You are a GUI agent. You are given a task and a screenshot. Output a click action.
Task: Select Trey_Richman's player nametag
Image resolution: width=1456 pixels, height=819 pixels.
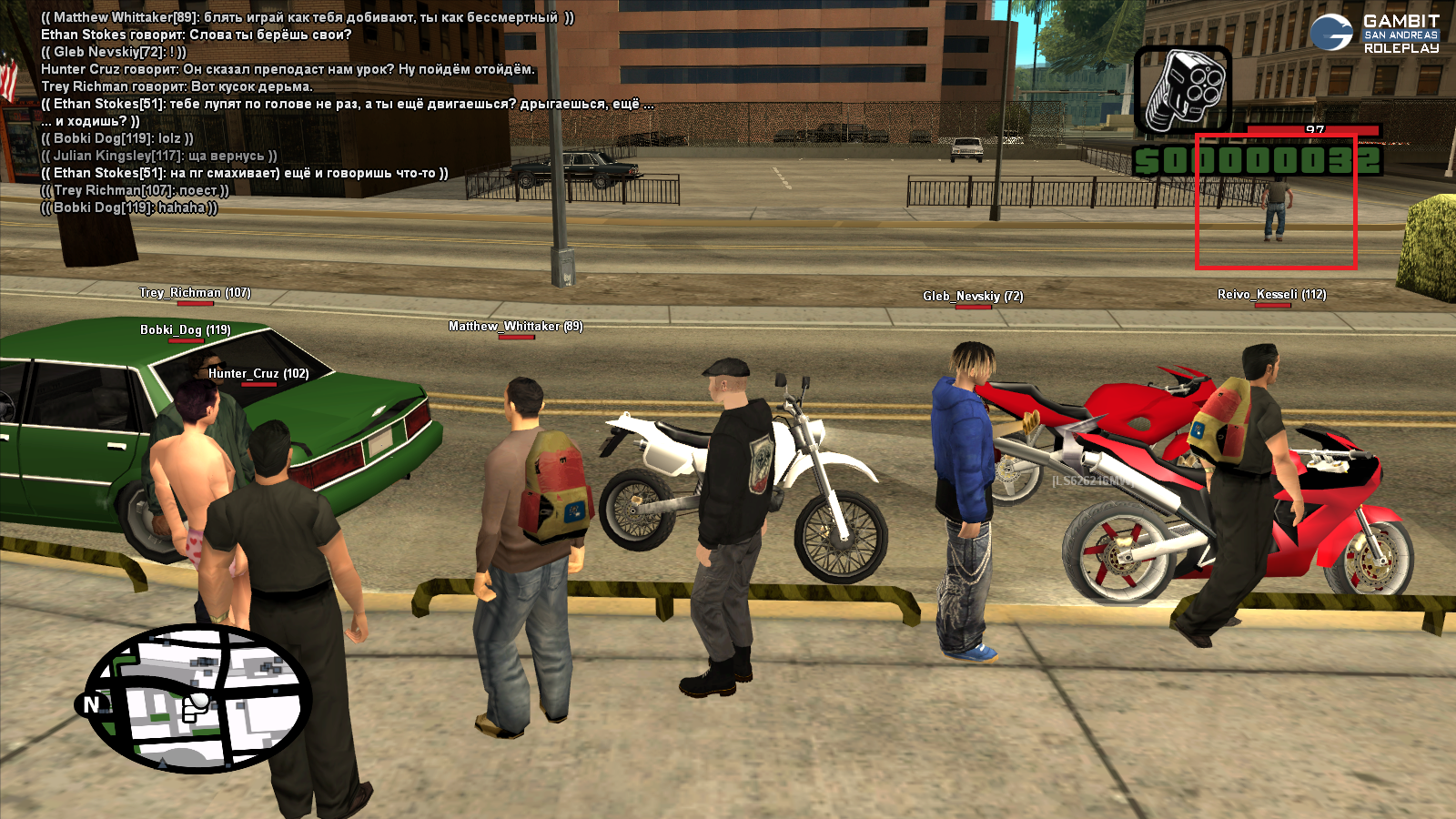[x=195, y=292]
